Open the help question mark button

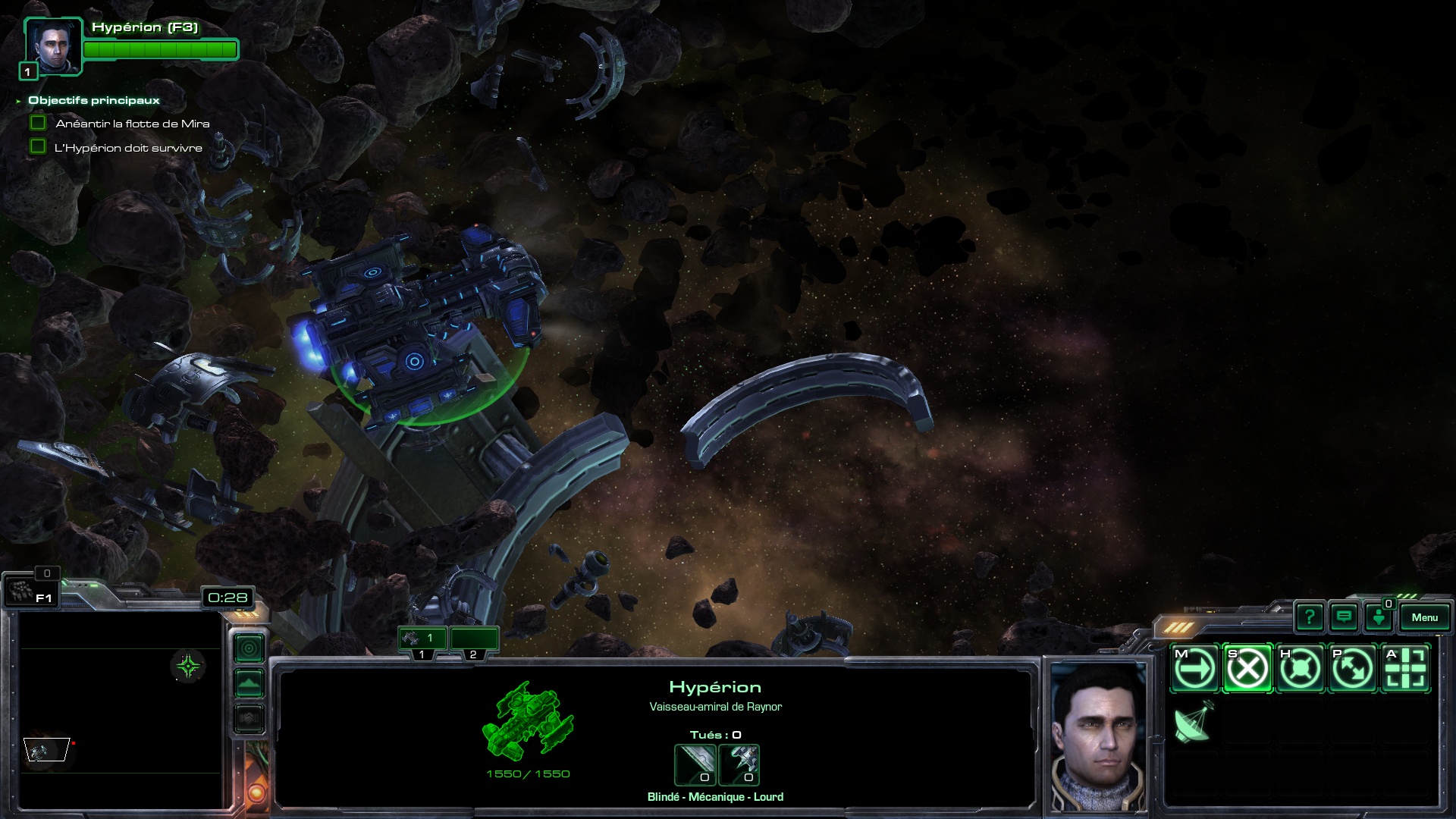point(1309,617)
